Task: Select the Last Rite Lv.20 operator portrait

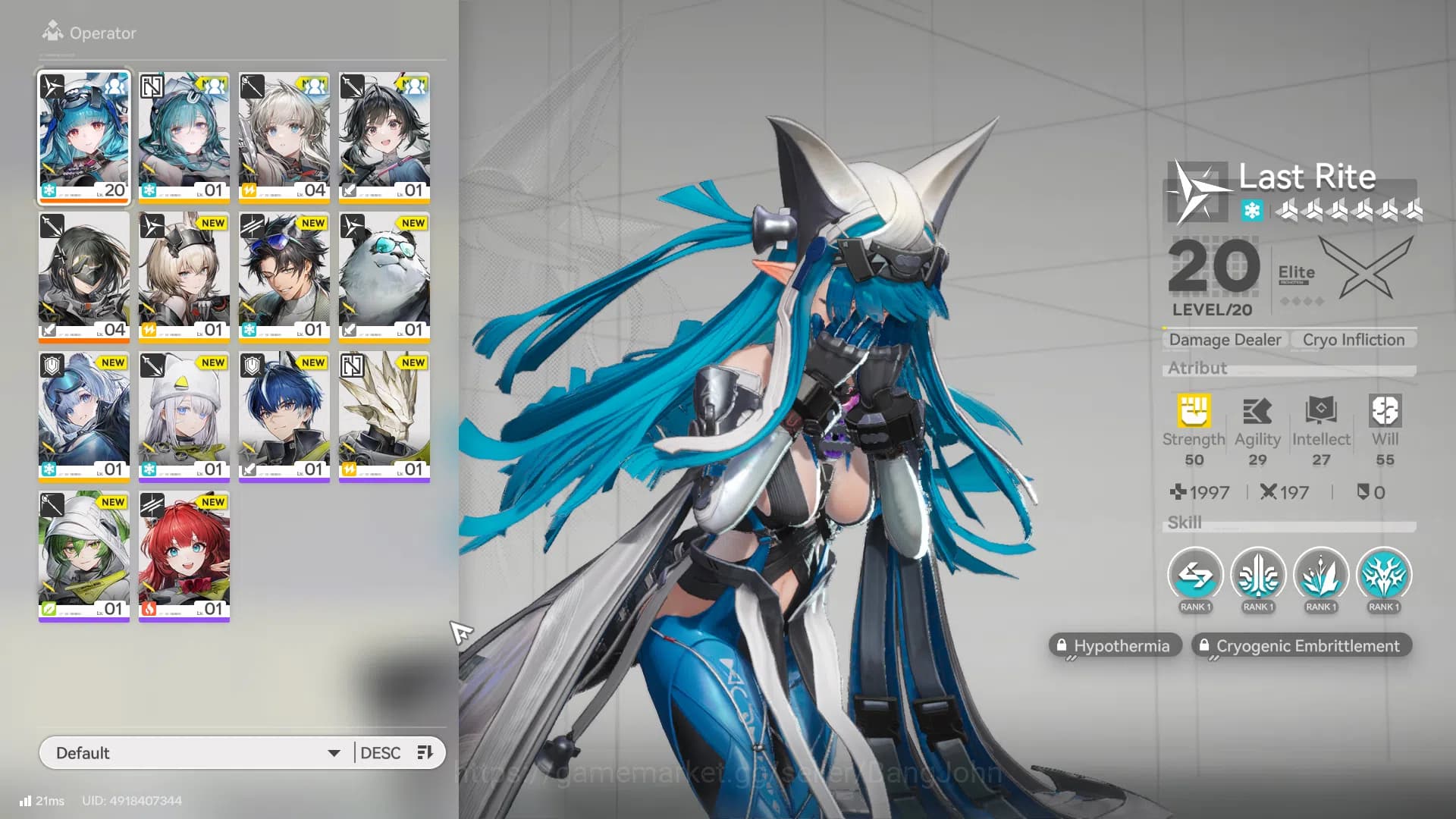Action: click(x=83, y=137)
